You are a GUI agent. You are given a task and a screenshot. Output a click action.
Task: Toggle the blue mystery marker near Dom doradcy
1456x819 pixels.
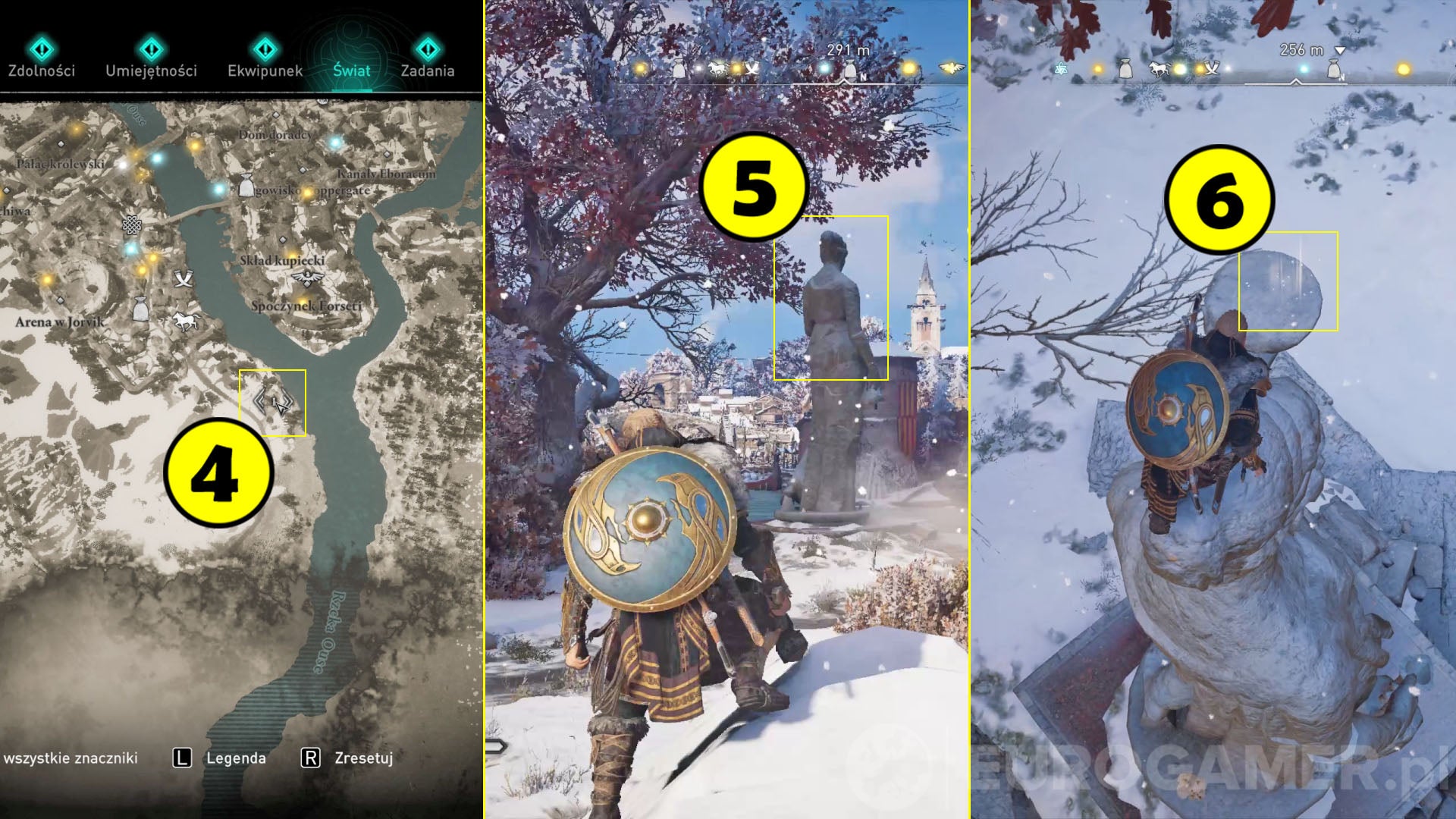pyautogui.click(x=334, y=143)
